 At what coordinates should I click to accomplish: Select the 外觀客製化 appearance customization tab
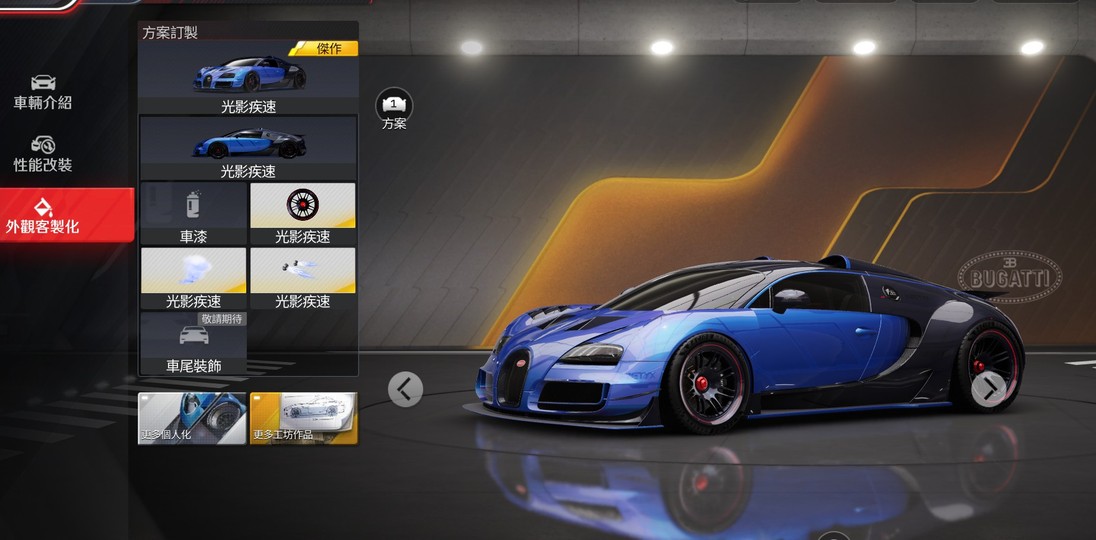pos(43,216)
